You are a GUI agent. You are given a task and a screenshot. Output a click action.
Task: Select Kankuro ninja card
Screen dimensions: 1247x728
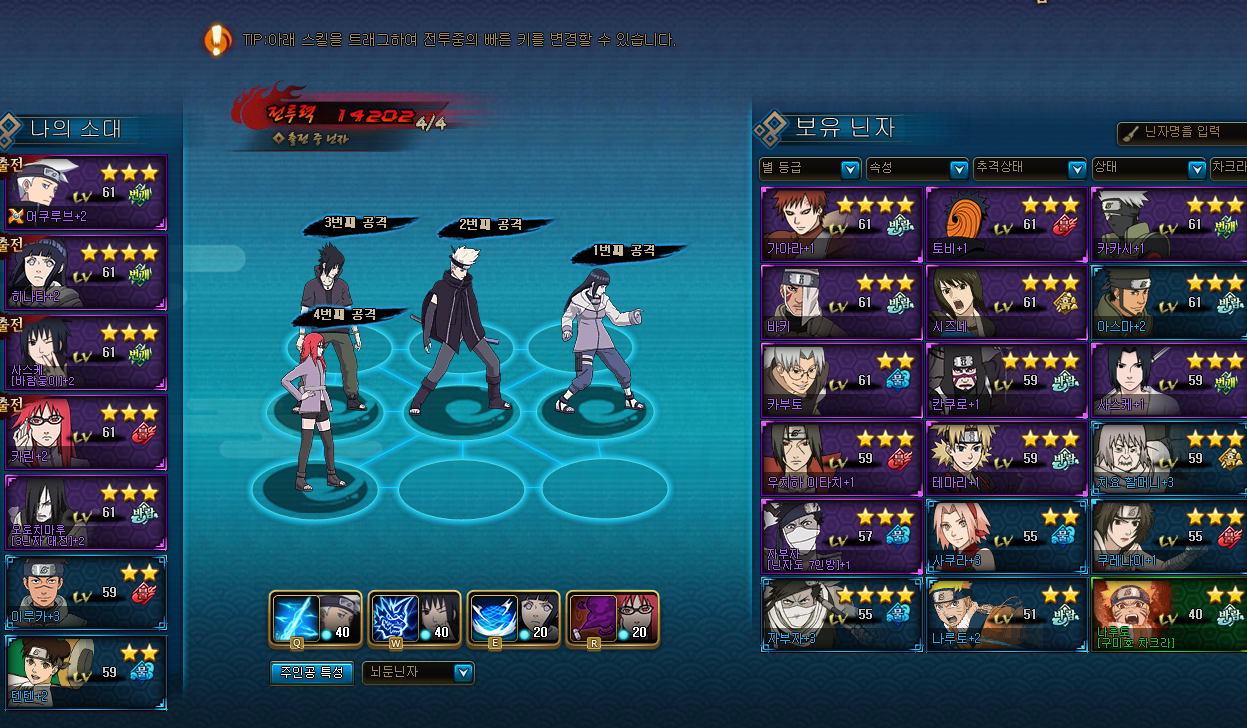click(1006, 380)
